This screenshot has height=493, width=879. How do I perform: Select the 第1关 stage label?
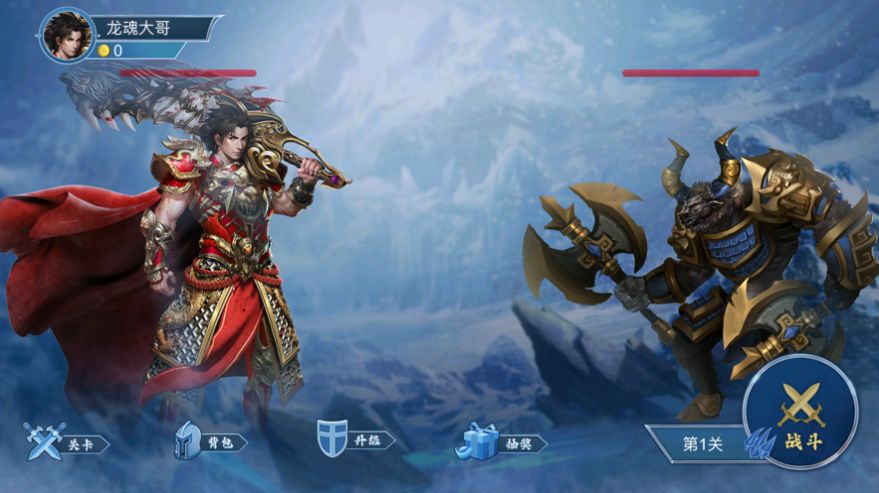click(x=701, y=444)
